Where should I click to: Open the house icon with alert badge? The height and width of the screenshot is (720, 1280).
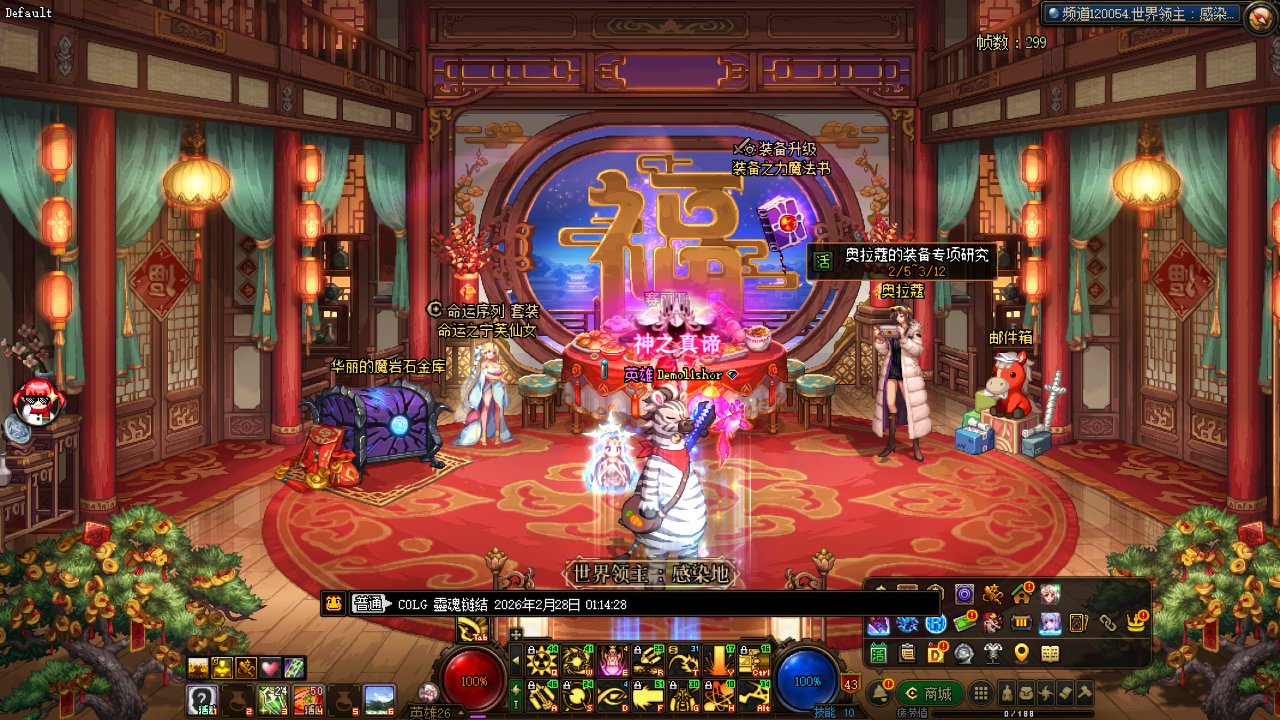click(1021, 594)
